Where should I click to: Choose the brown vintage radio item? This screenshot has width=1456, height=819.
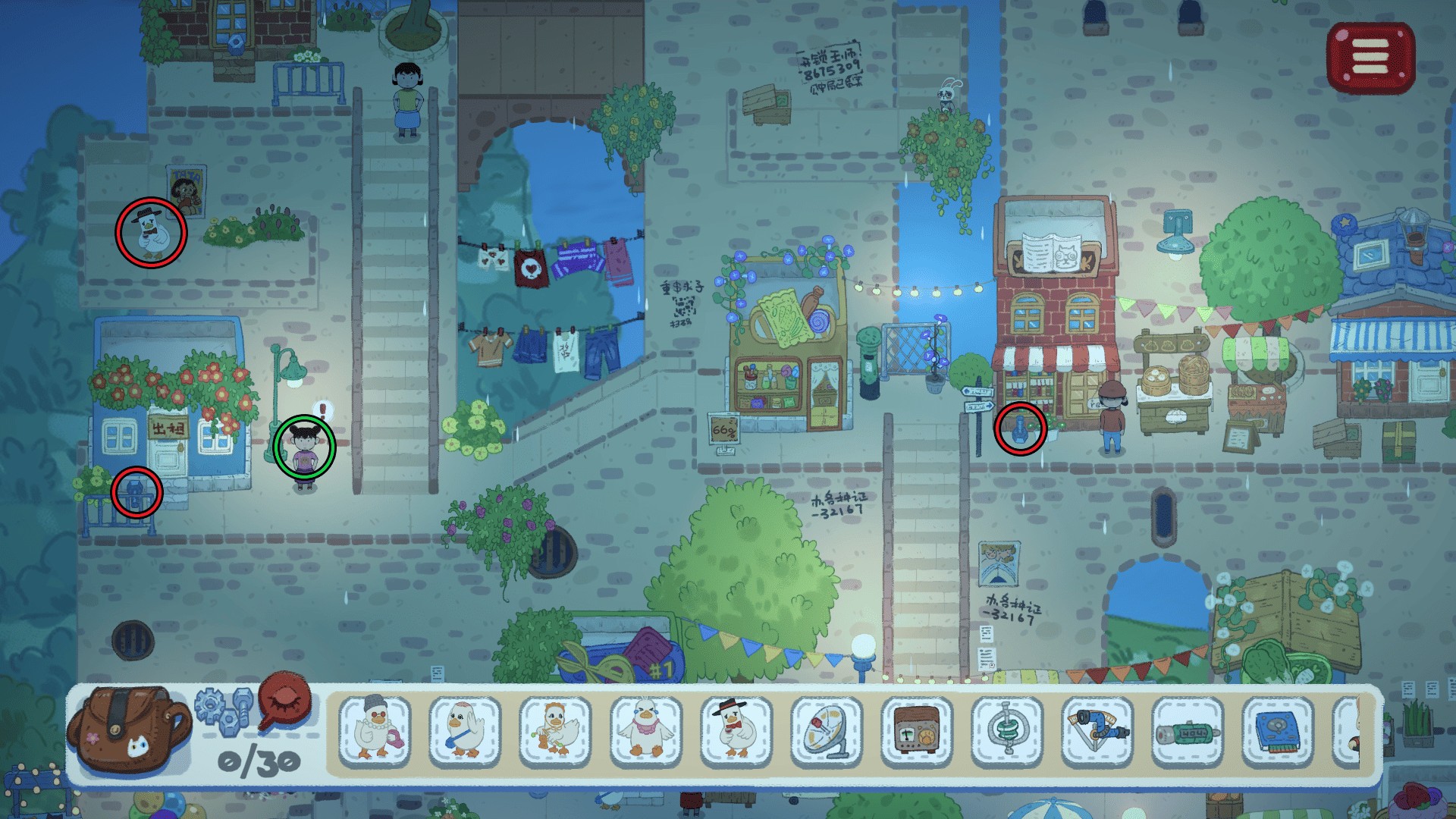pyautogui.click(x=917, y=730)
